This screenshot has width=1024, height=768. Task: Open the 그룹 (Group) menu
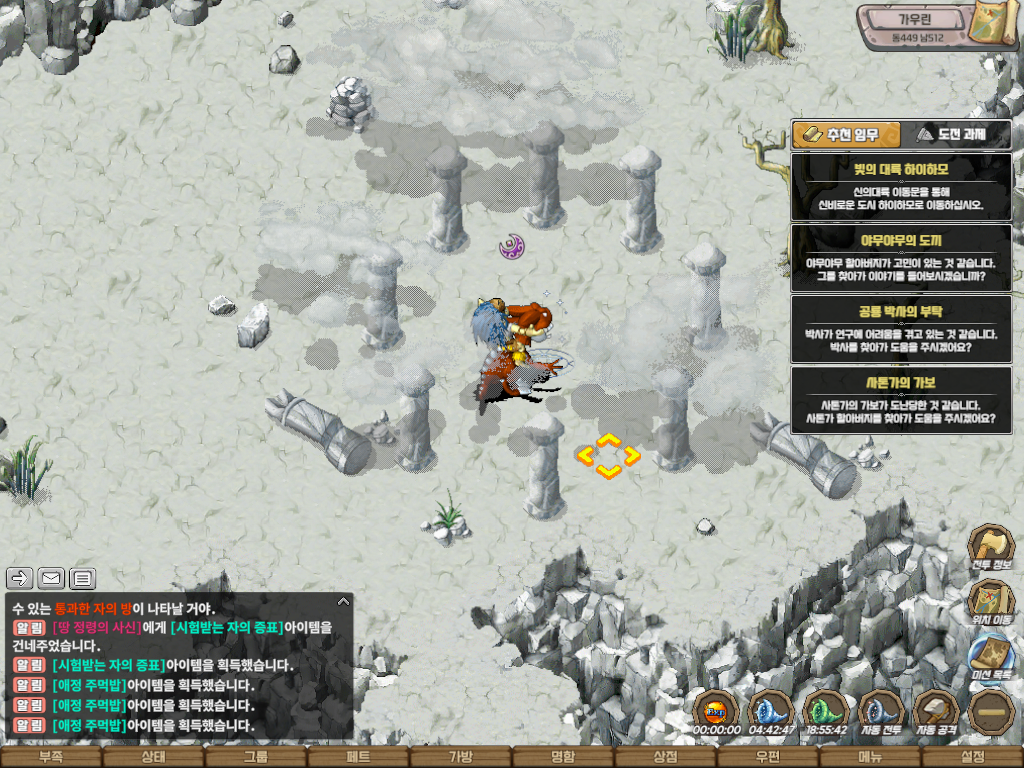tap(256, 757)
